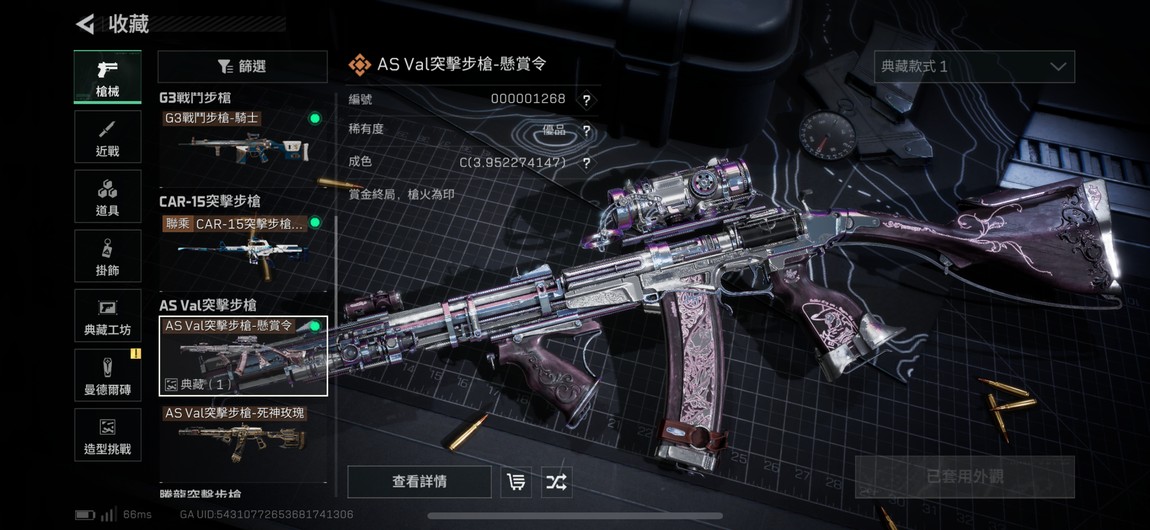Image resolution: width=1150 pixels, height=530 pixels.
Task: Select the 道具 items category tab
Action: pos(107,196)
